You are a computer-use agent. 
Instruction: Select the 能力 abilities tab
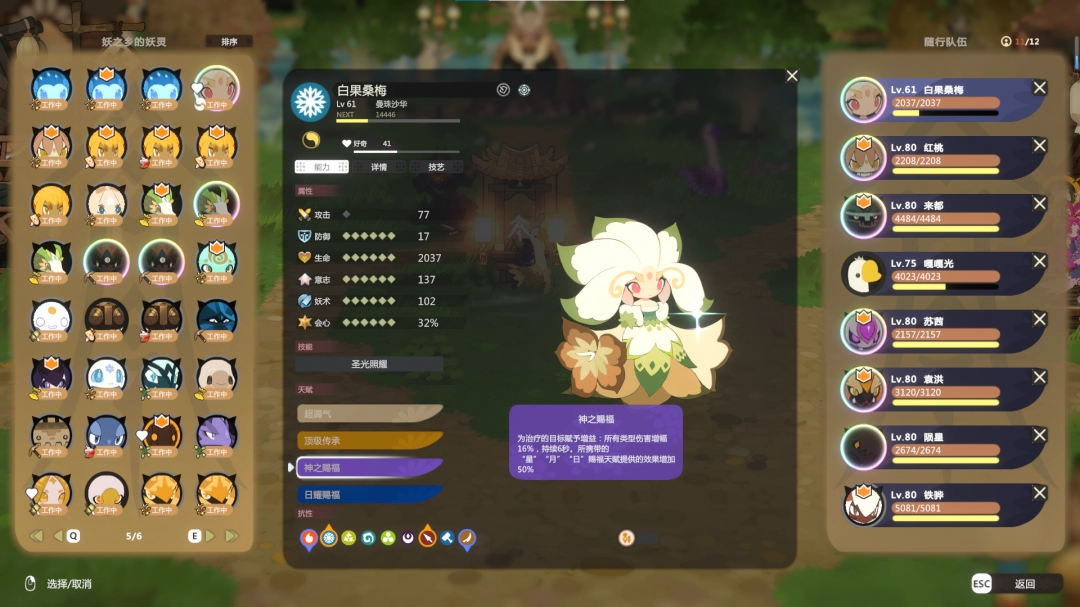coord(321,167)
